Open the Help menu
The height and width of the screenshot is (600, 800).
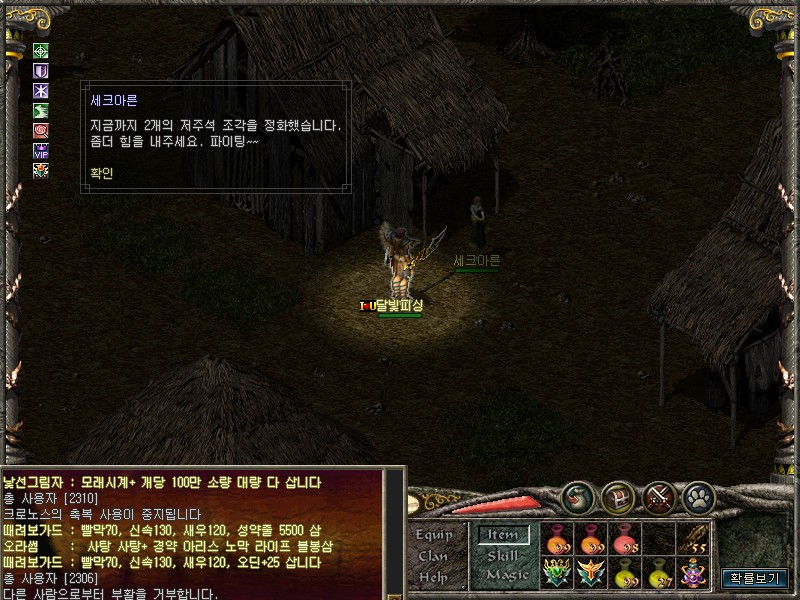coord(433,577)
